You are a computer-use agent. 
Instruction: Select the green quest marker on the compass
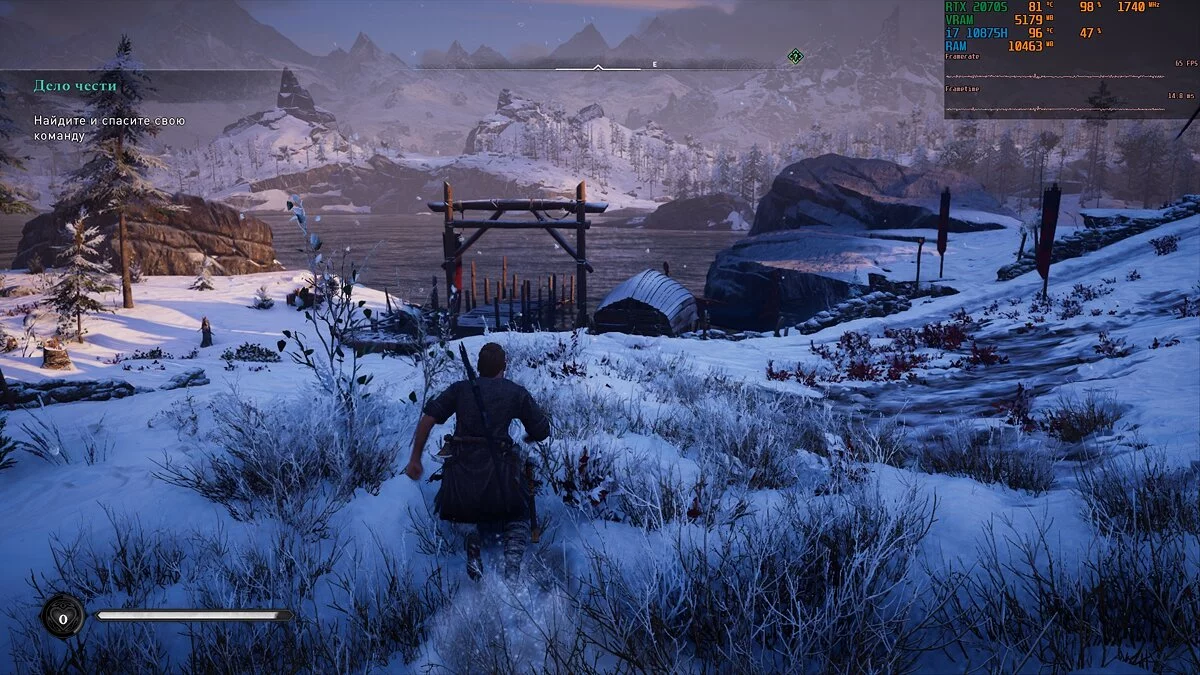click(x=795, y=56)
